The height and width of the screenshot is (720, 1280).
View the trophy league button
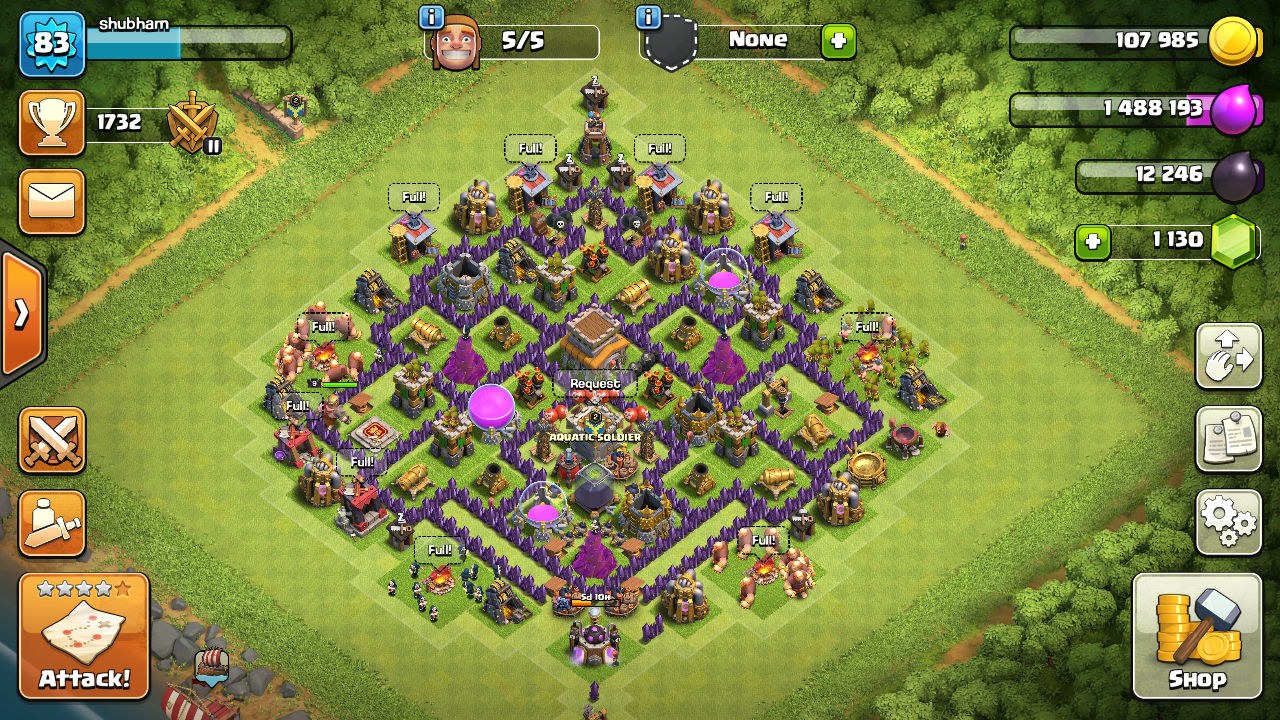pos(52,123)
